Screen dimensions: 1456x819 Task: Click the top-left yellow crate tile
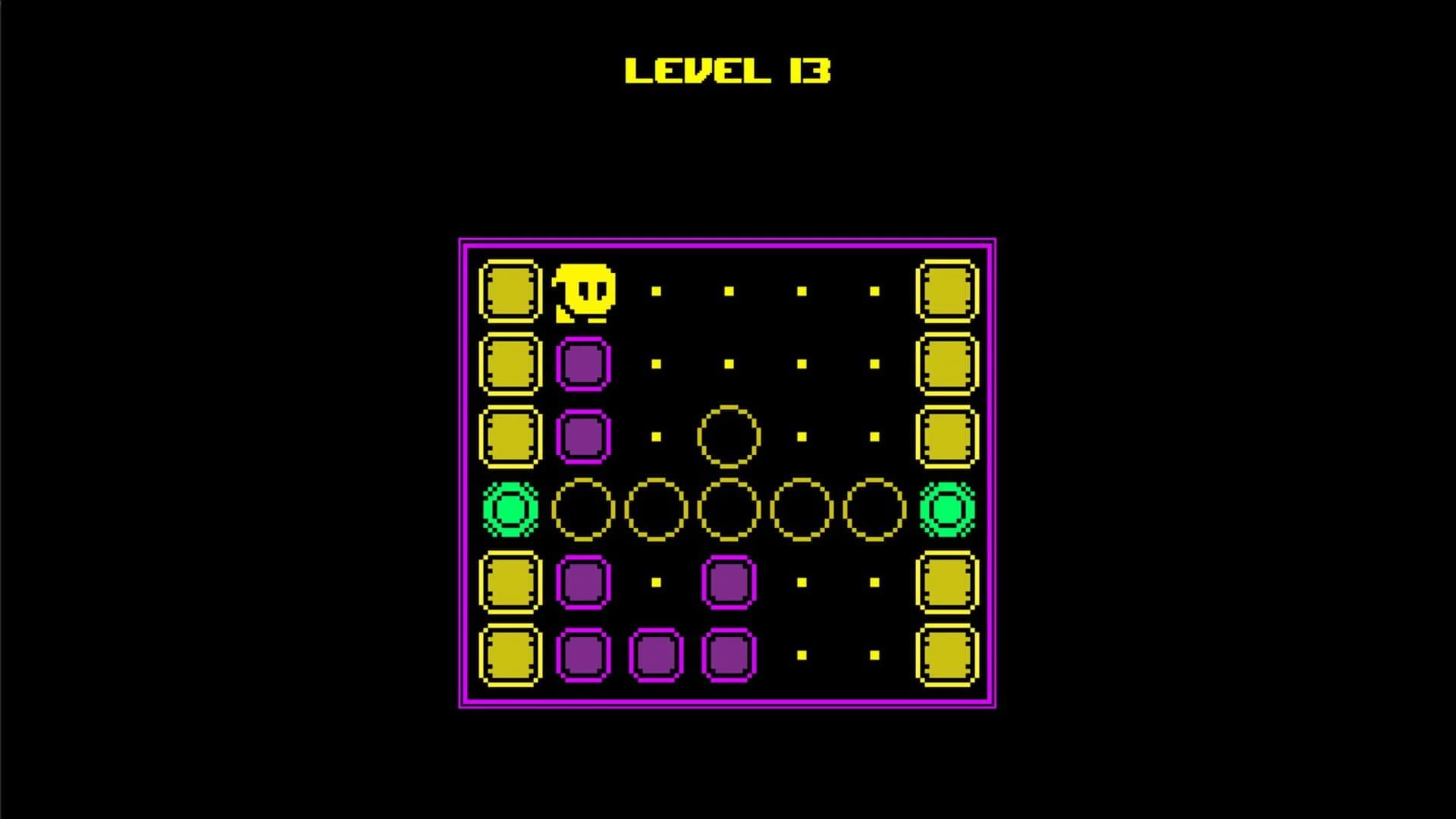point(508,292)
